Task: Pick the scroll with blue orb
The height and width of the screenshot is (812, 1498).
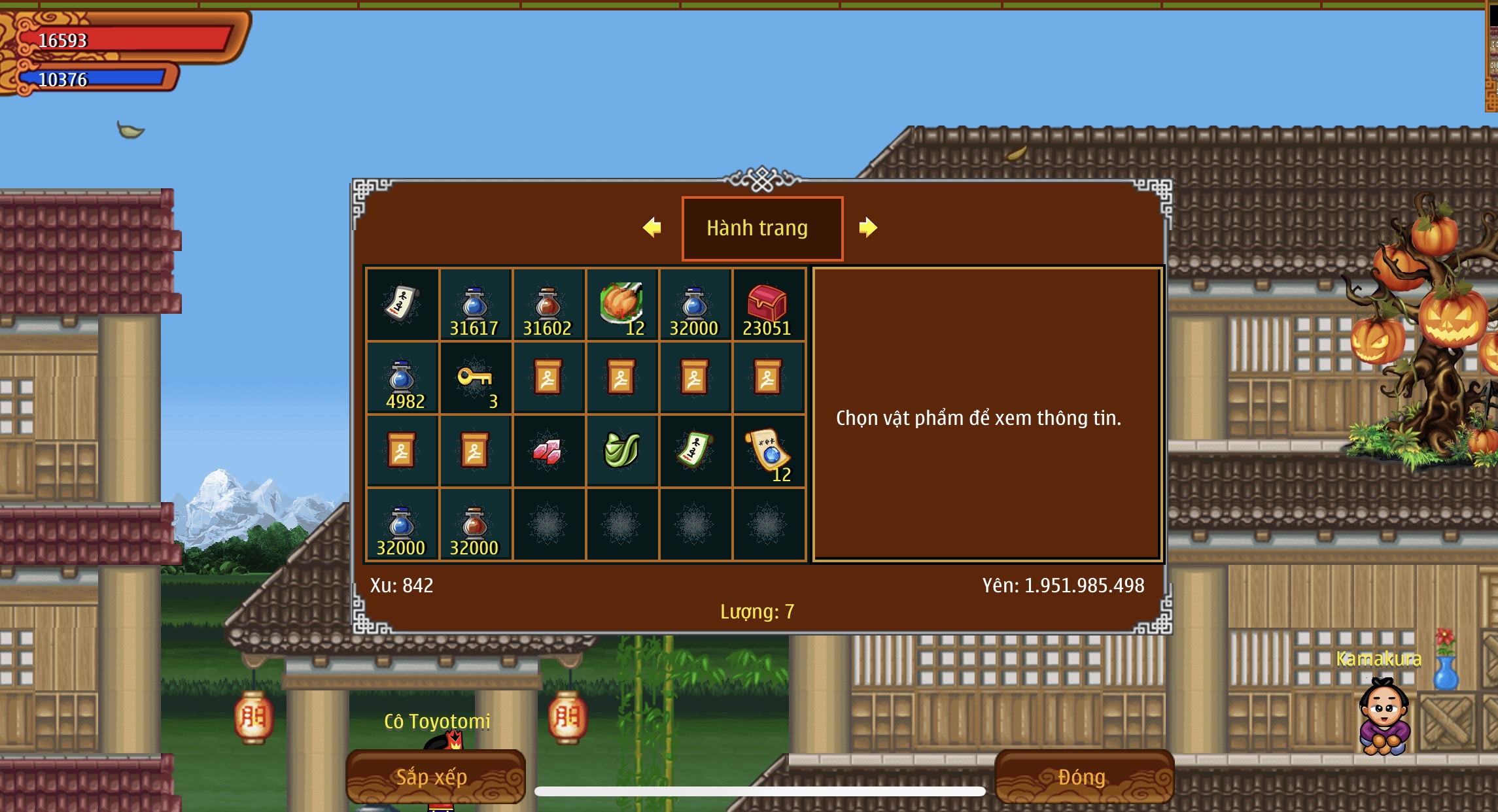Action: coord(768,452)
